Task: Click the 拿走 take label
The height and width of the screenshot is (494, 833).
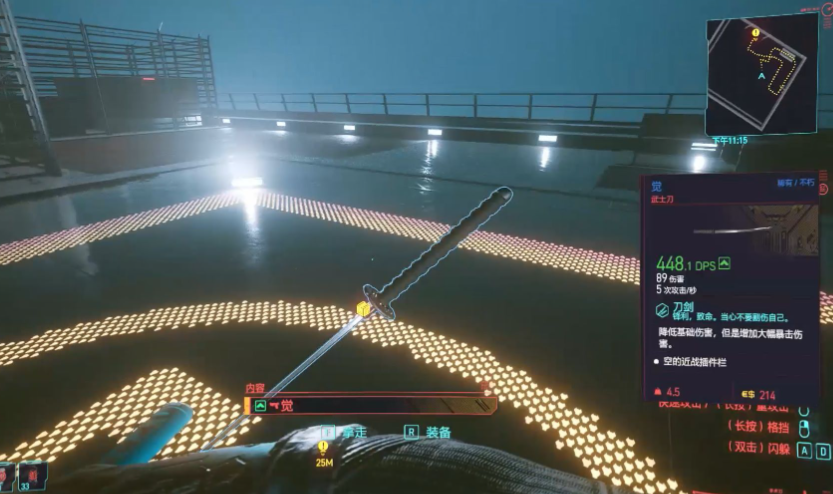Action: [x=354, y=432]
